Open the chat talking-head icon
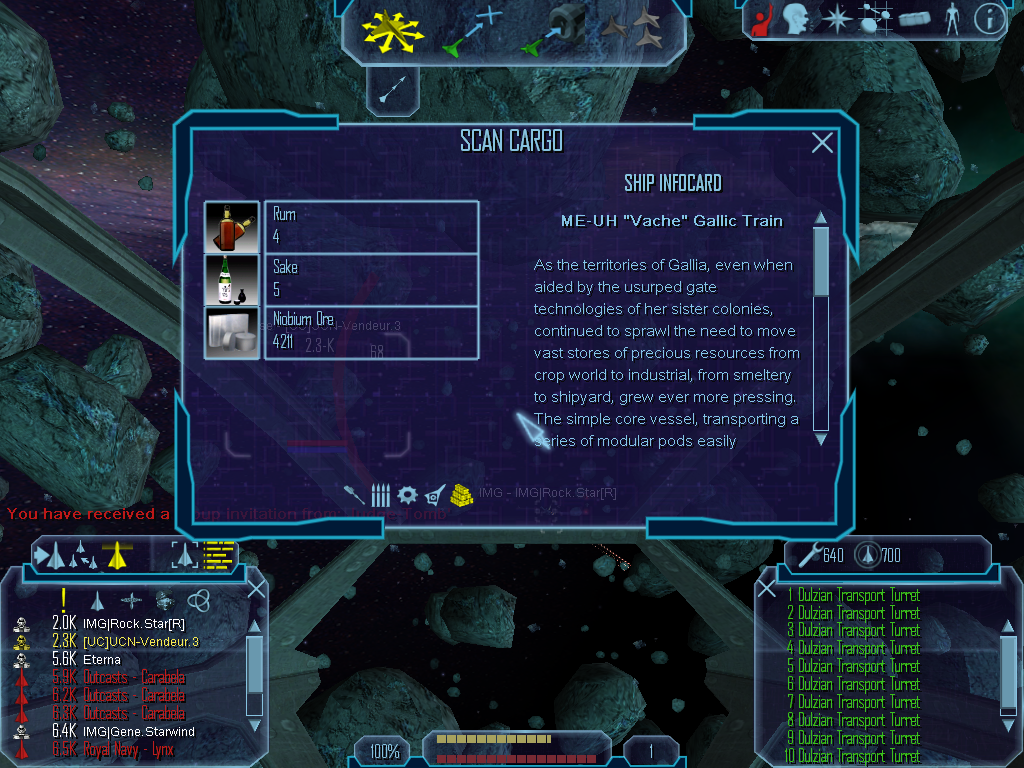 [x=796, y=19]
